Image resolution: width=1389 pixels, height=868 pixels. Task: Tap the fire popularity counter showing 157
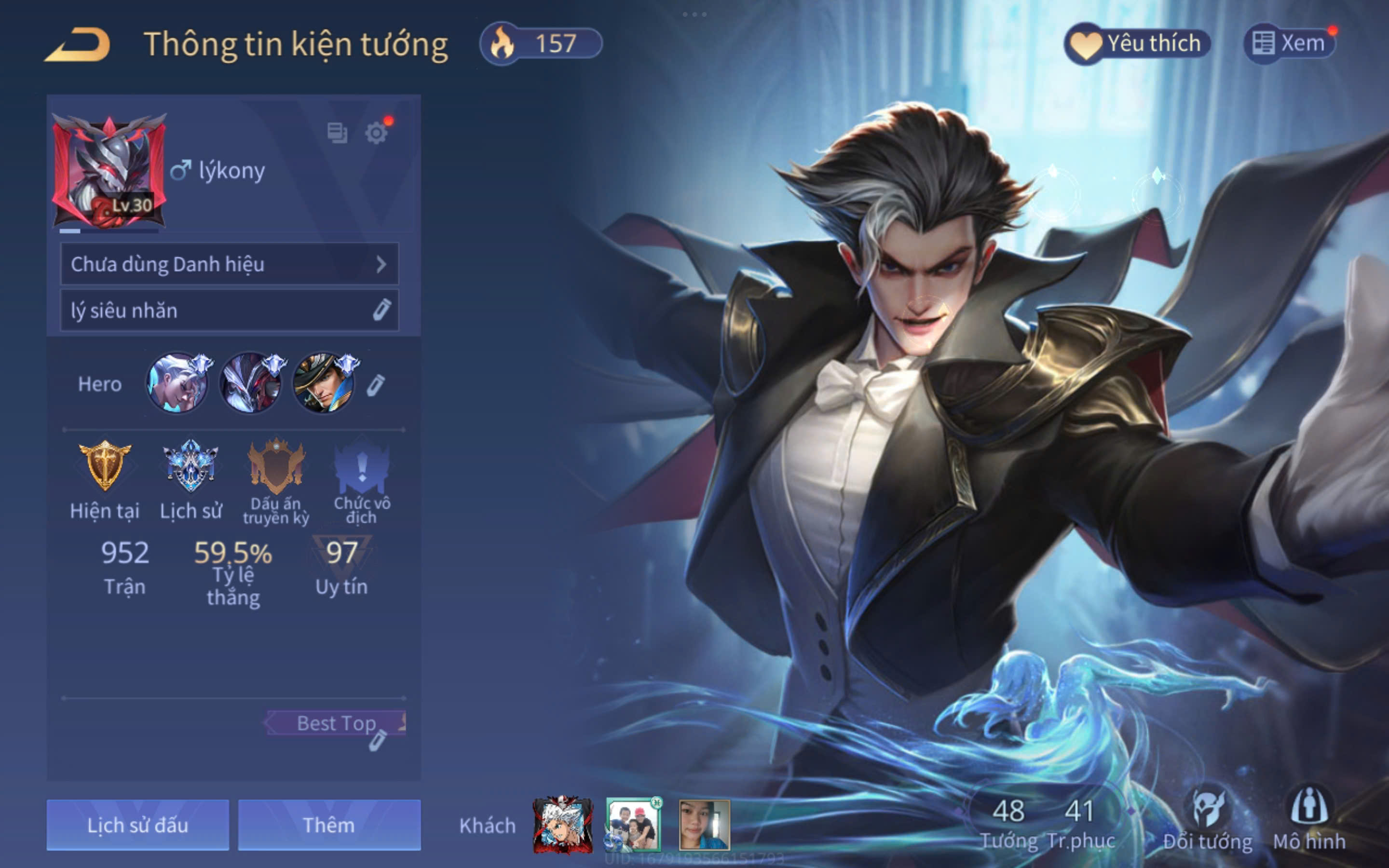pos(541,43)
